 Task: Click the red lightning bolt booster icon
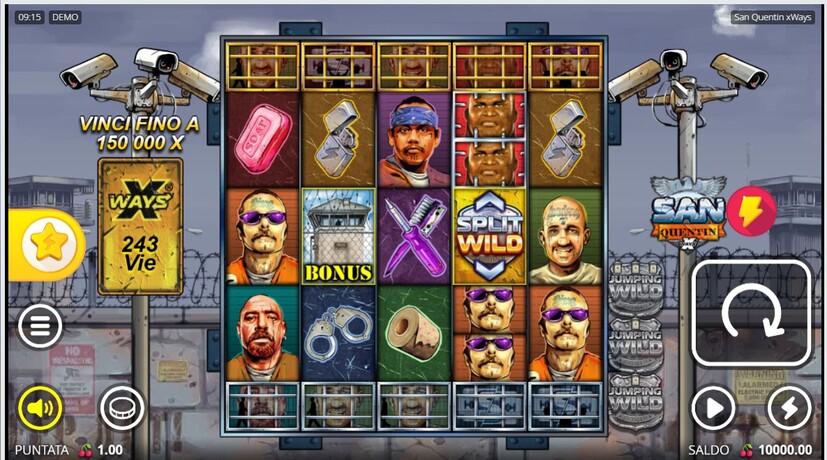coord(751,211)
